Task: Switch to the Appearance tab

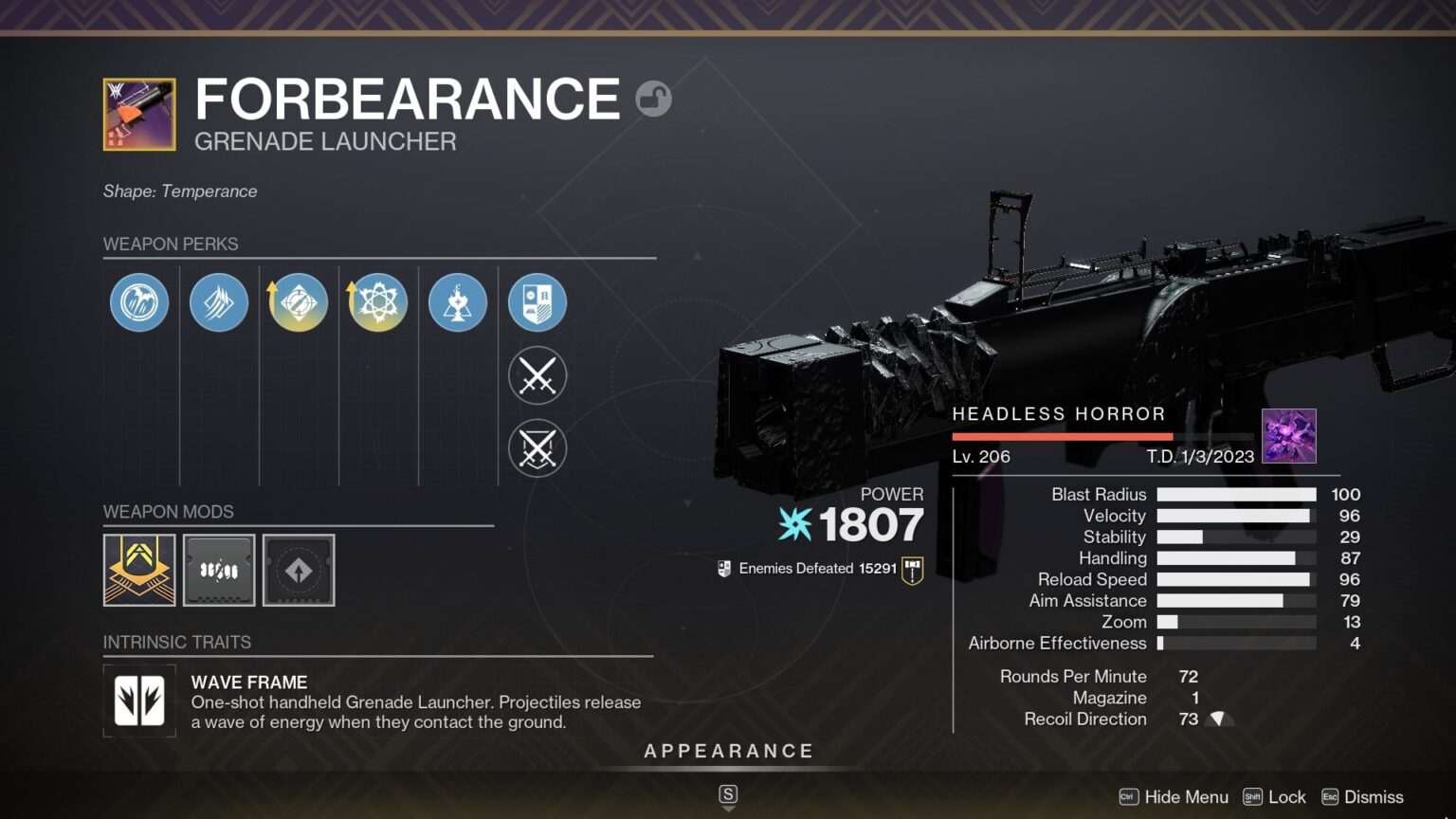Action: pyautogui.click(x=728, y=750)
